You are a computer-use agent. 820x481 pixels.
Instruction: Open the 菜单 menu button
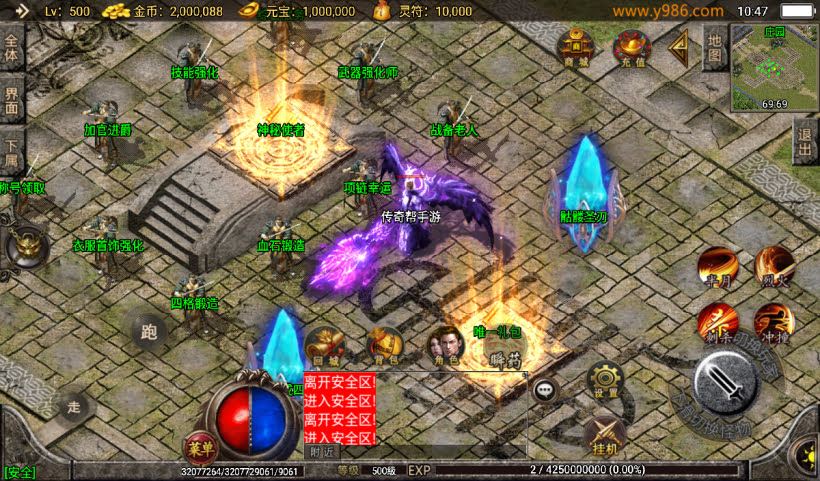click(200, 448)
